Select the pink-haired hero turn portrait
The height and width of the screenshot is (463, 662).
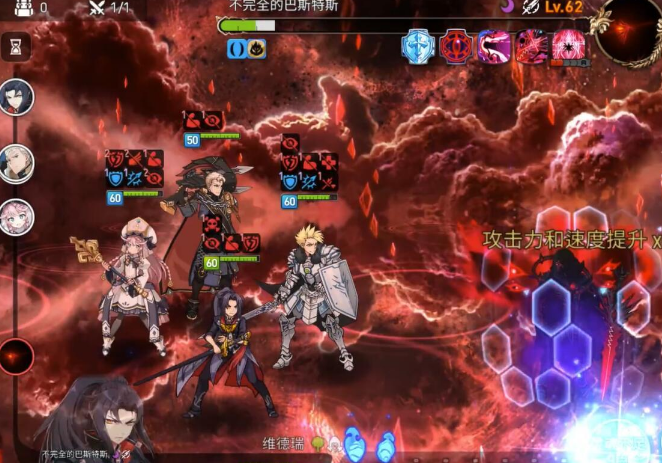[x=17, y=217]
